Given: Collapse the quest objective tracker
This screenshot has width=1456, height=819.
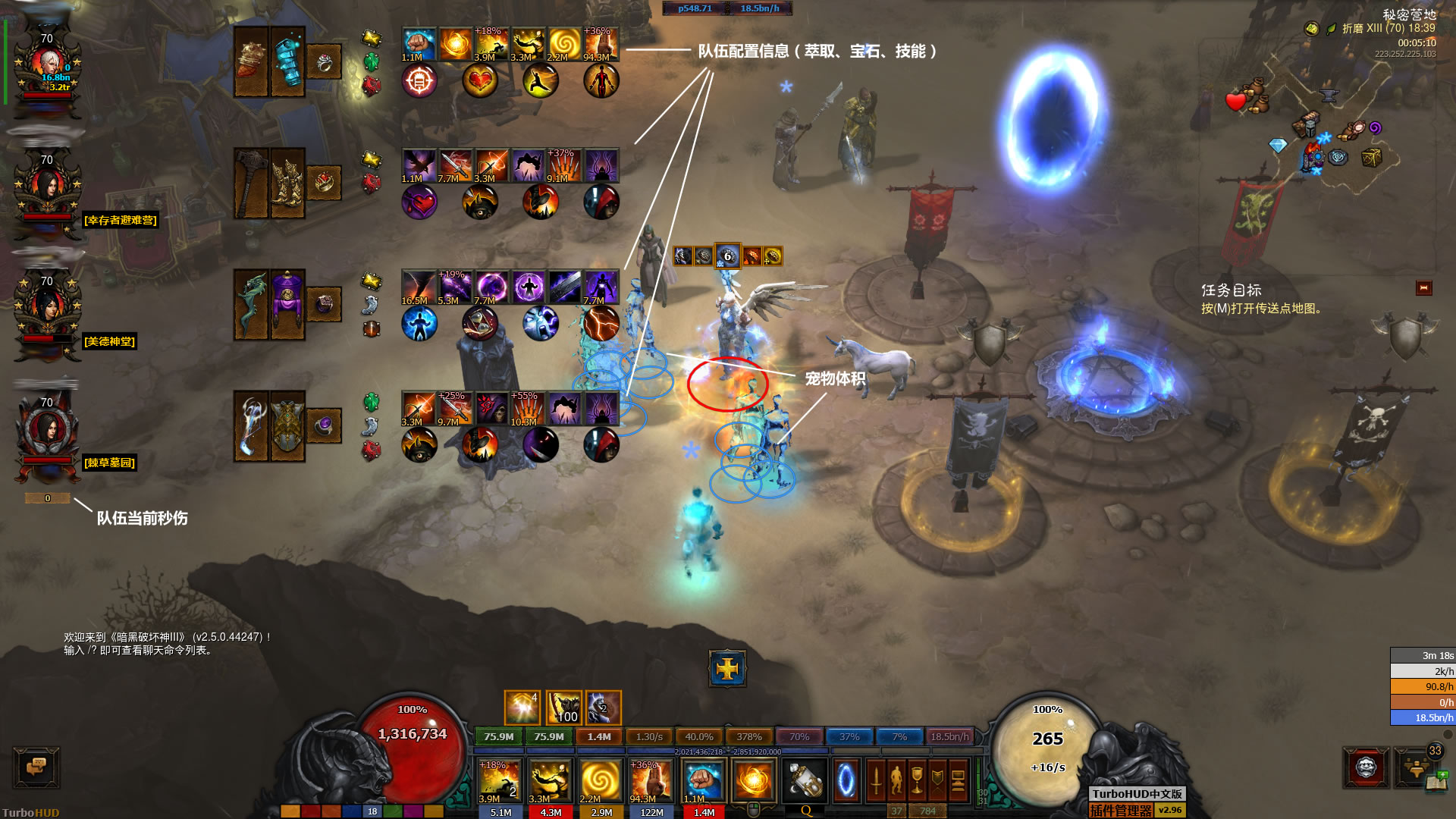Looking at the screenshot, I should (x=1423, y=288).
